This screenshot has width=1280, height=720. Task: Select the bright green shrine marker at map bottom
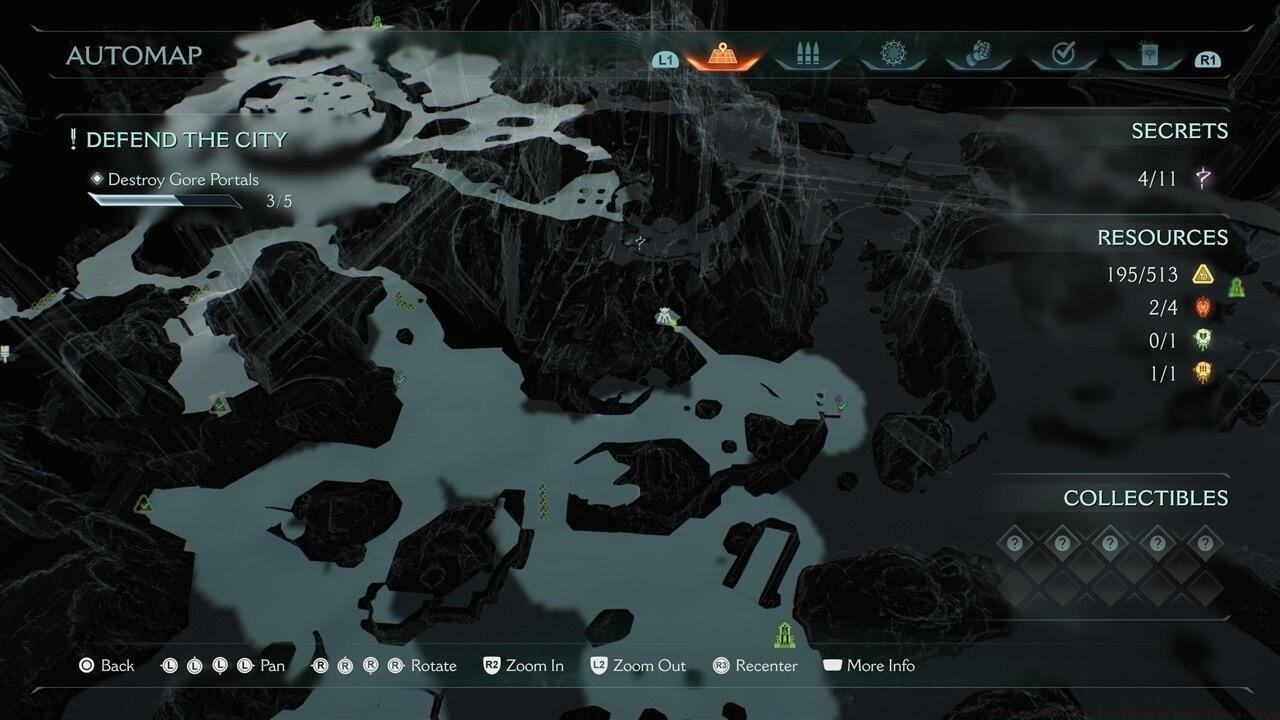784,633
